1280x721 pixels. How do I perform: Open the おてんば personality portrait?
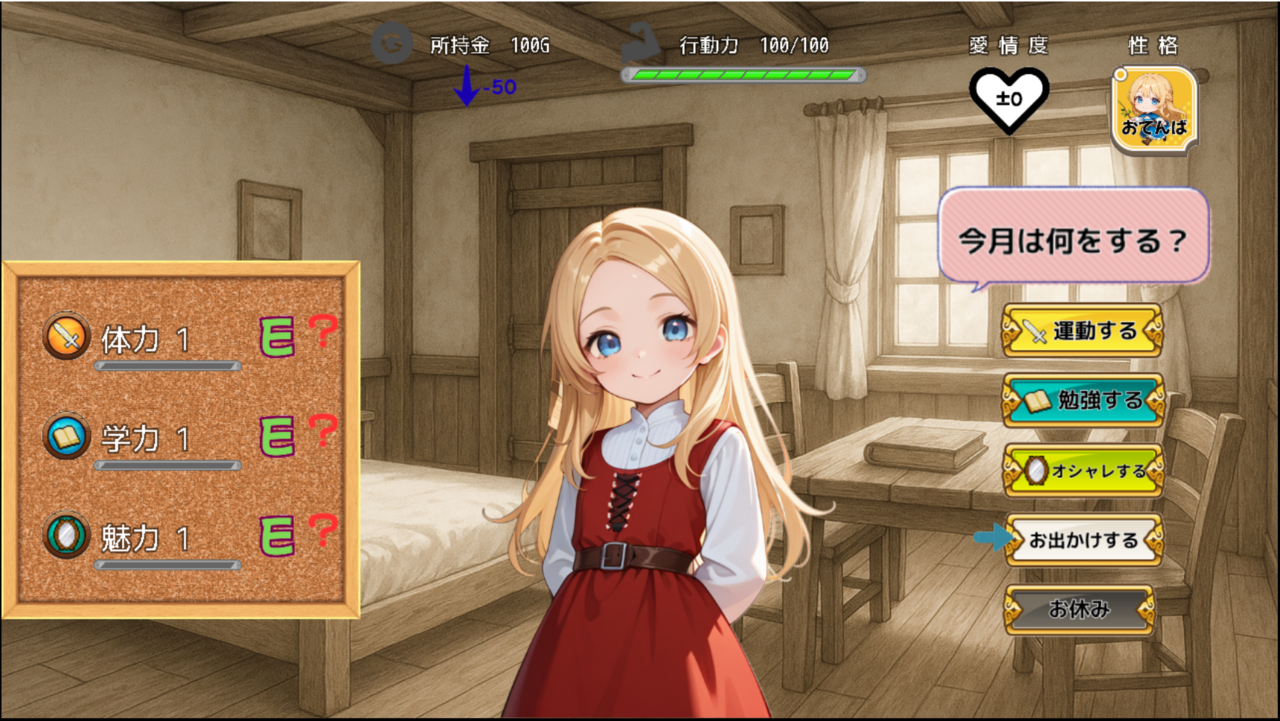click(1153, 109)
